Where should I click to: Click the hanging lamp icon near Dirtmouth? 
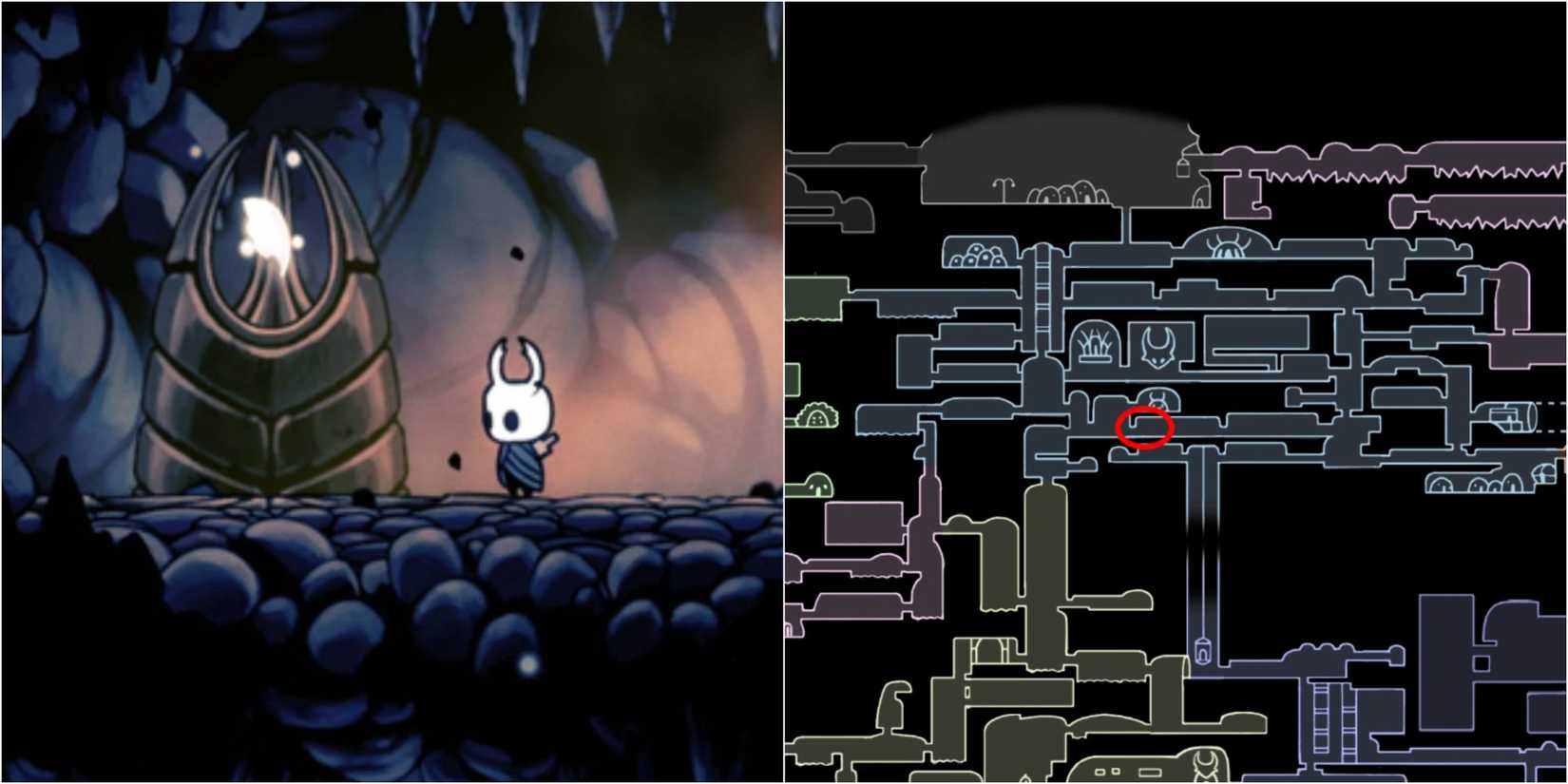point(1182,168)
